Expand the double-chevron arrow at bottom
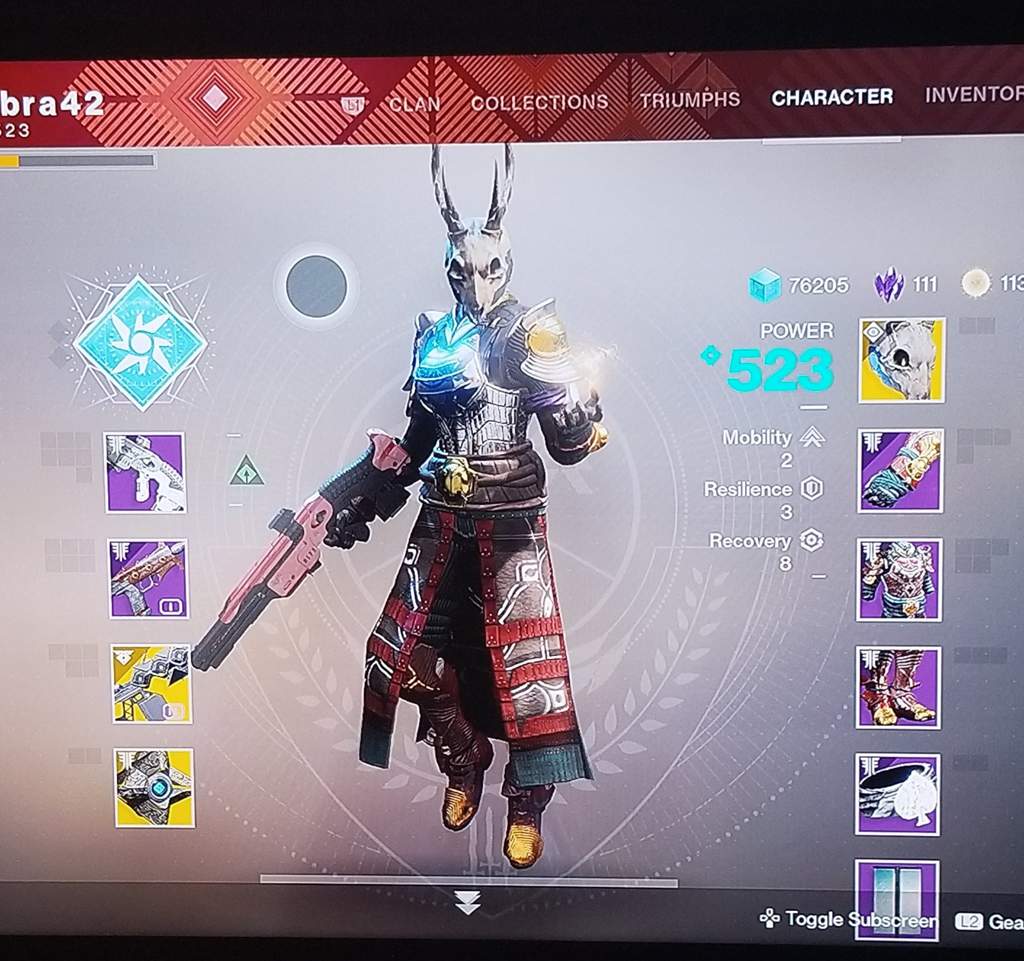The image size is (1024, 961). pyautogui.click(x=467, y=903)
